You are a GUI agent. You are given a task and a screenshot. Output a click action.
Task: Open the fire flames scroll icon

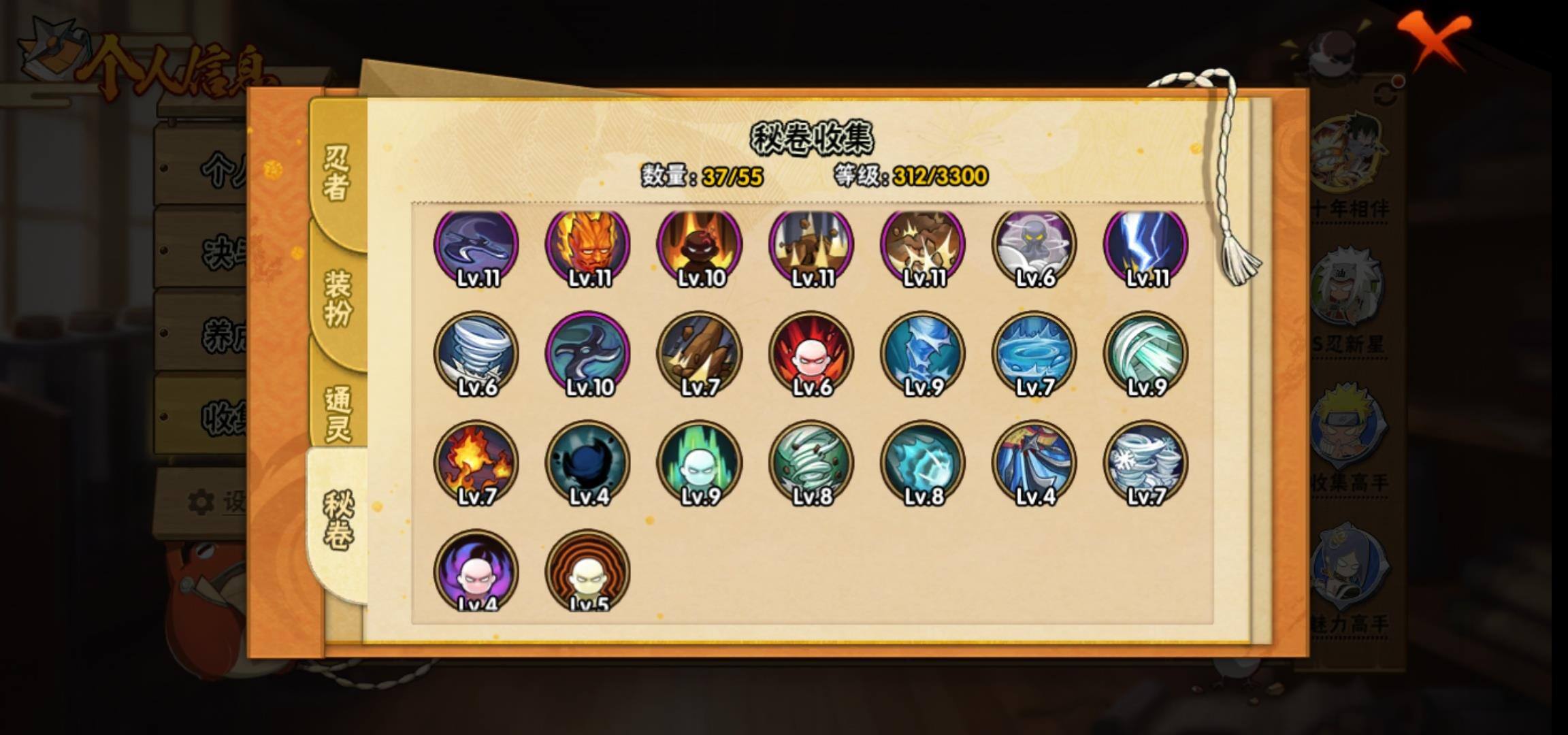coord(476,463)
